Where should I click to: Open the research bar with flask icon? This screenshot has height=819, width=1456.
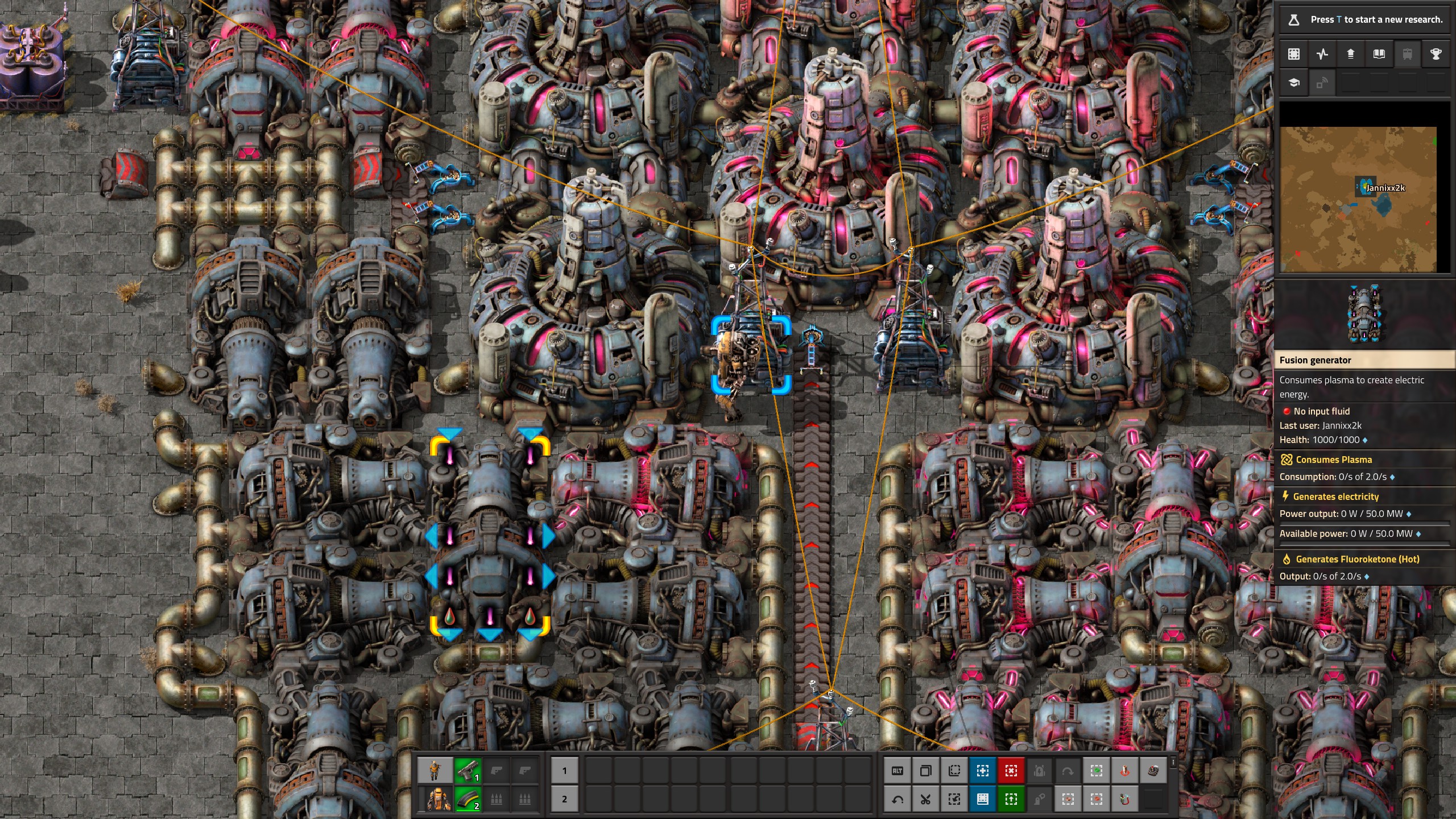[1365, 19]
